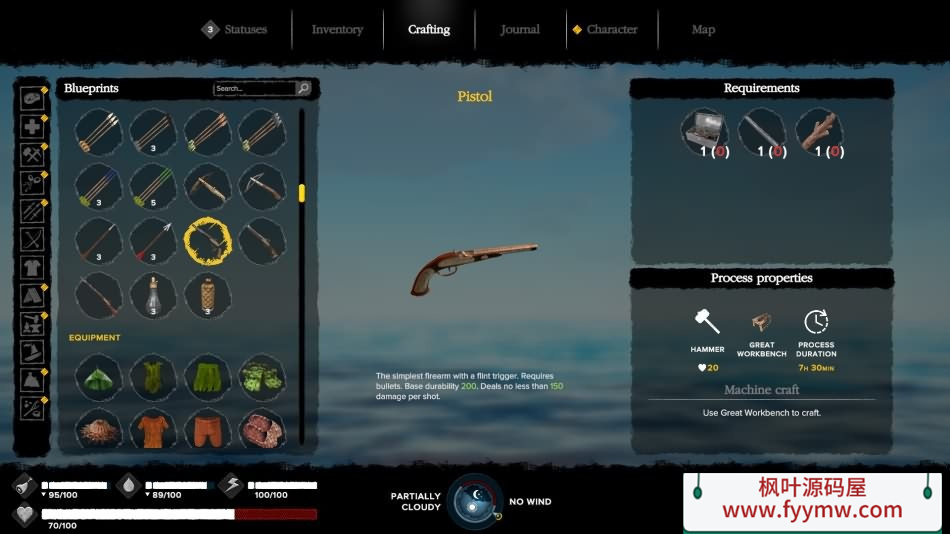Image resolution: width=950 pixels, height=534 pixels.
Task: Open the Journal tab
Action: tap(520, 30)
